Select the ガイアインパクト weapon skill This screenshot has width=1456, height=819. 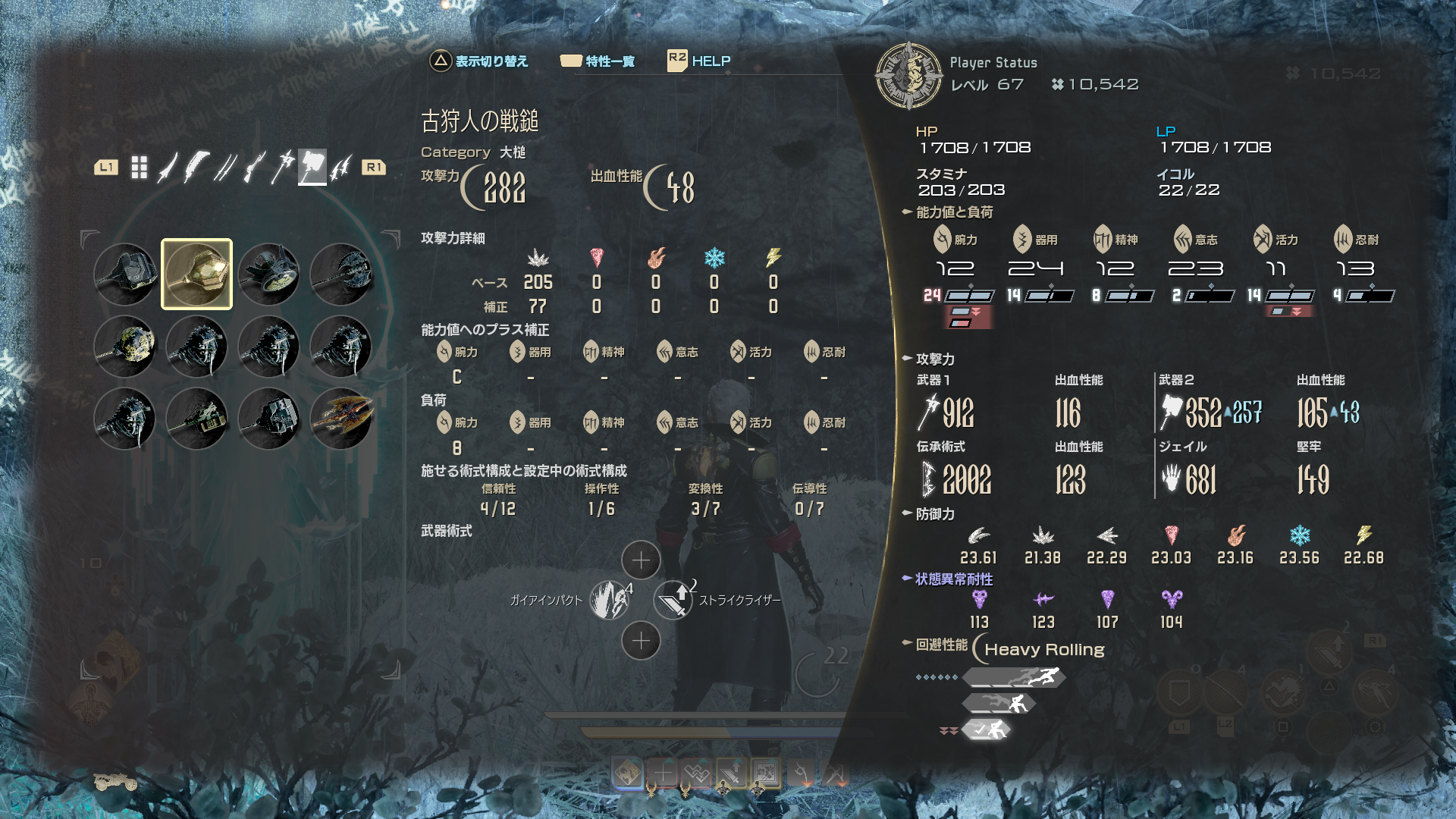click(610, 600)
